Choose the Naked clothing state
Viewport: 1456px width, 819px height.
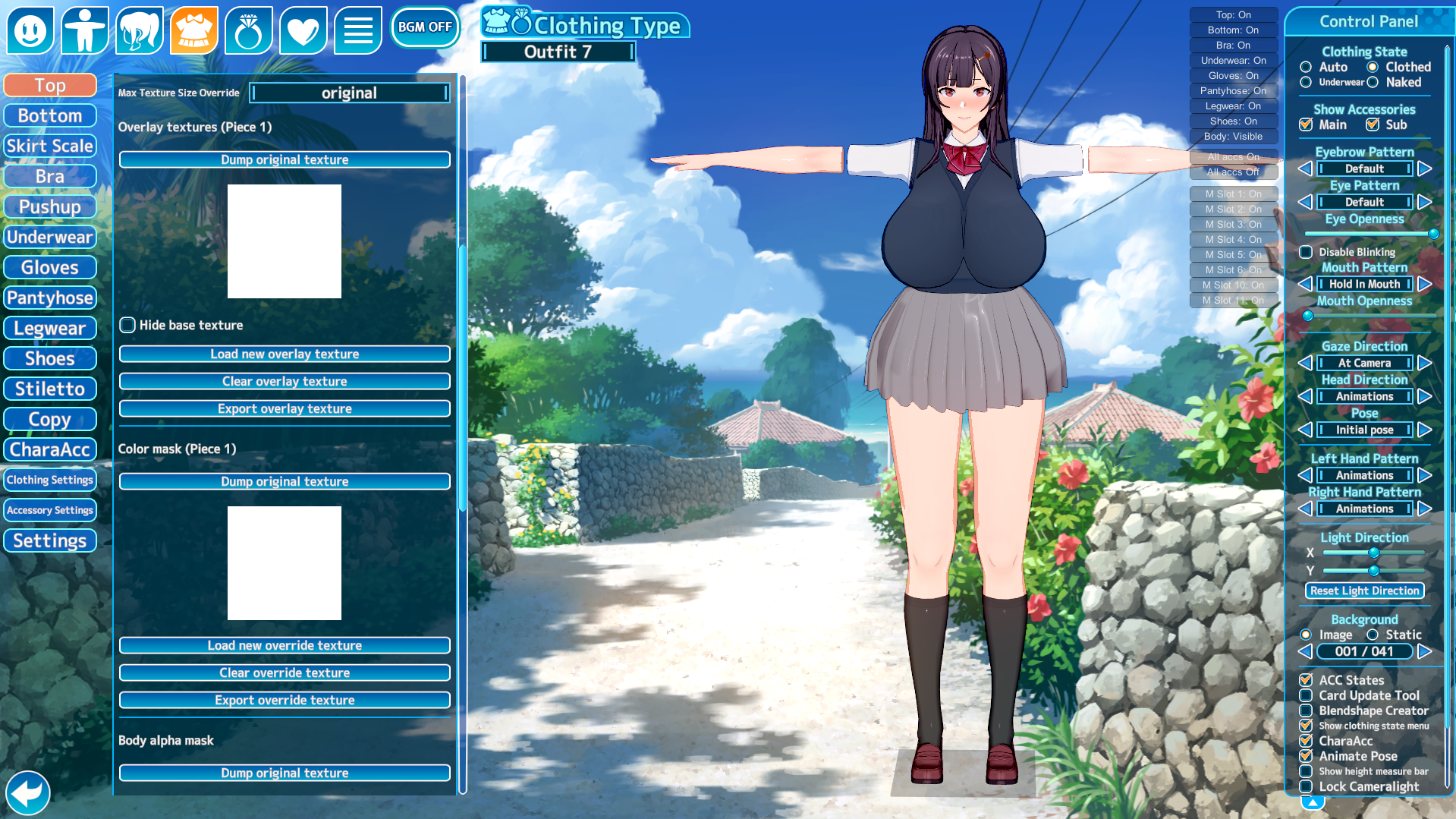coord(1373,82)
